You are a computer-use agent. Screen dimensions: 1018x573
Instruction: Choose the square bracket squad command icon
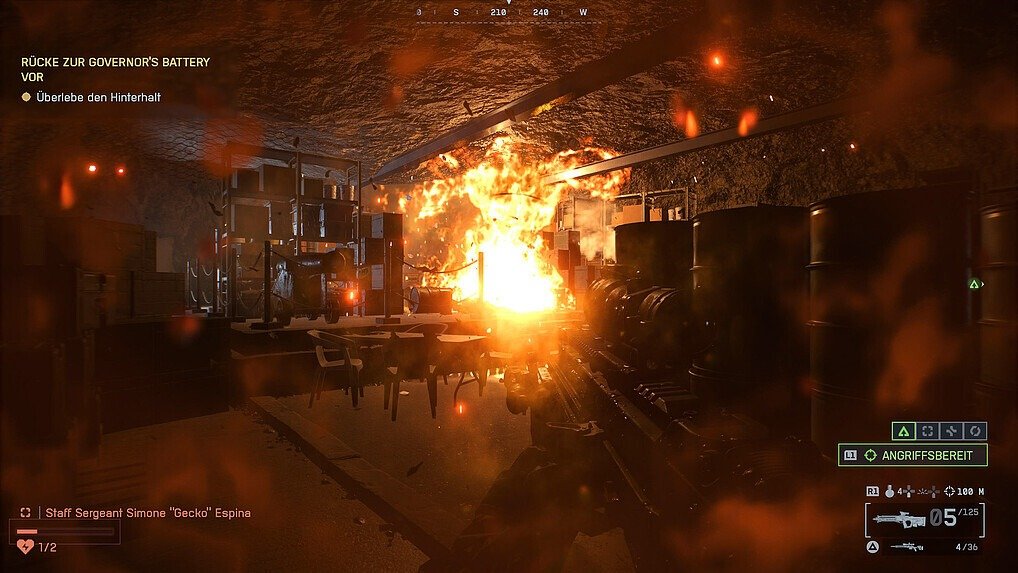tap(928, 431)
